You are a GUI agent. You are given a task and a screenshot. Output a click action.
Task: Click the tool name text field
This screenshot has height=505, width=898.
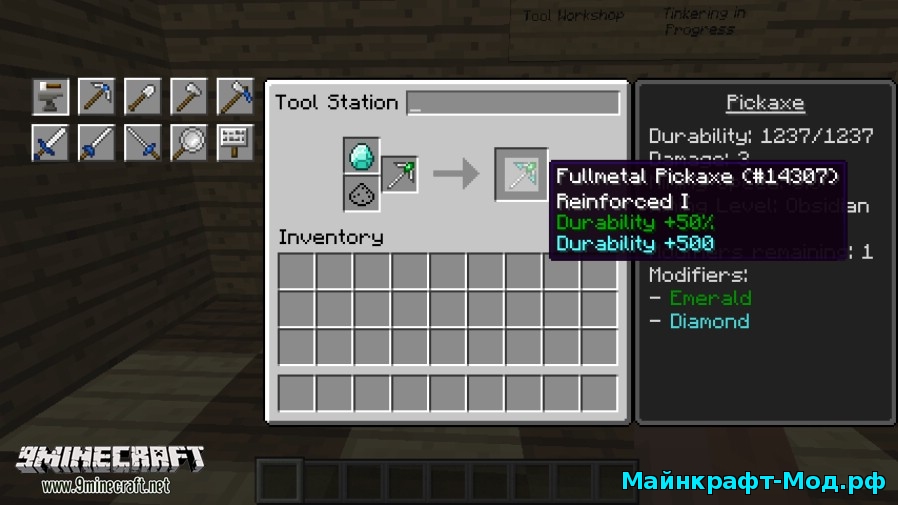513,103
